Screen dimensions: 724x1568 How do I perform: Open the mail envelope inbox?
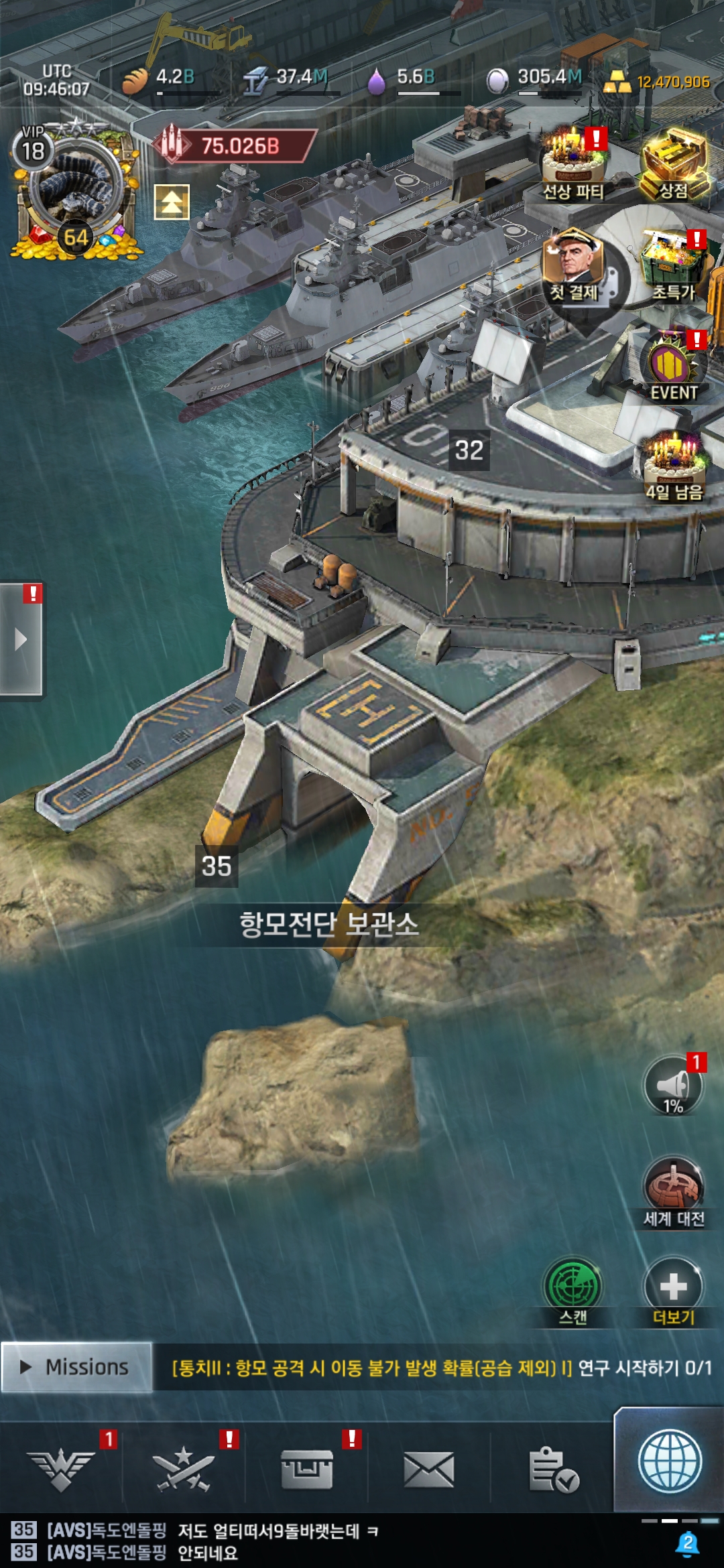429,1469
